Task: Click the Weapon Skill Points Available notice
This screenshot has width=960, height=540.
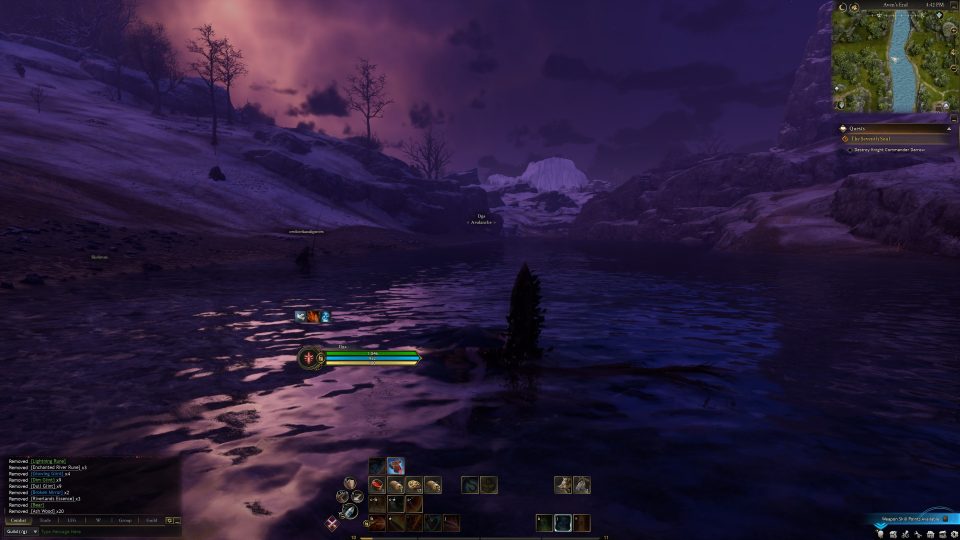Action: (x=908, y=519)
